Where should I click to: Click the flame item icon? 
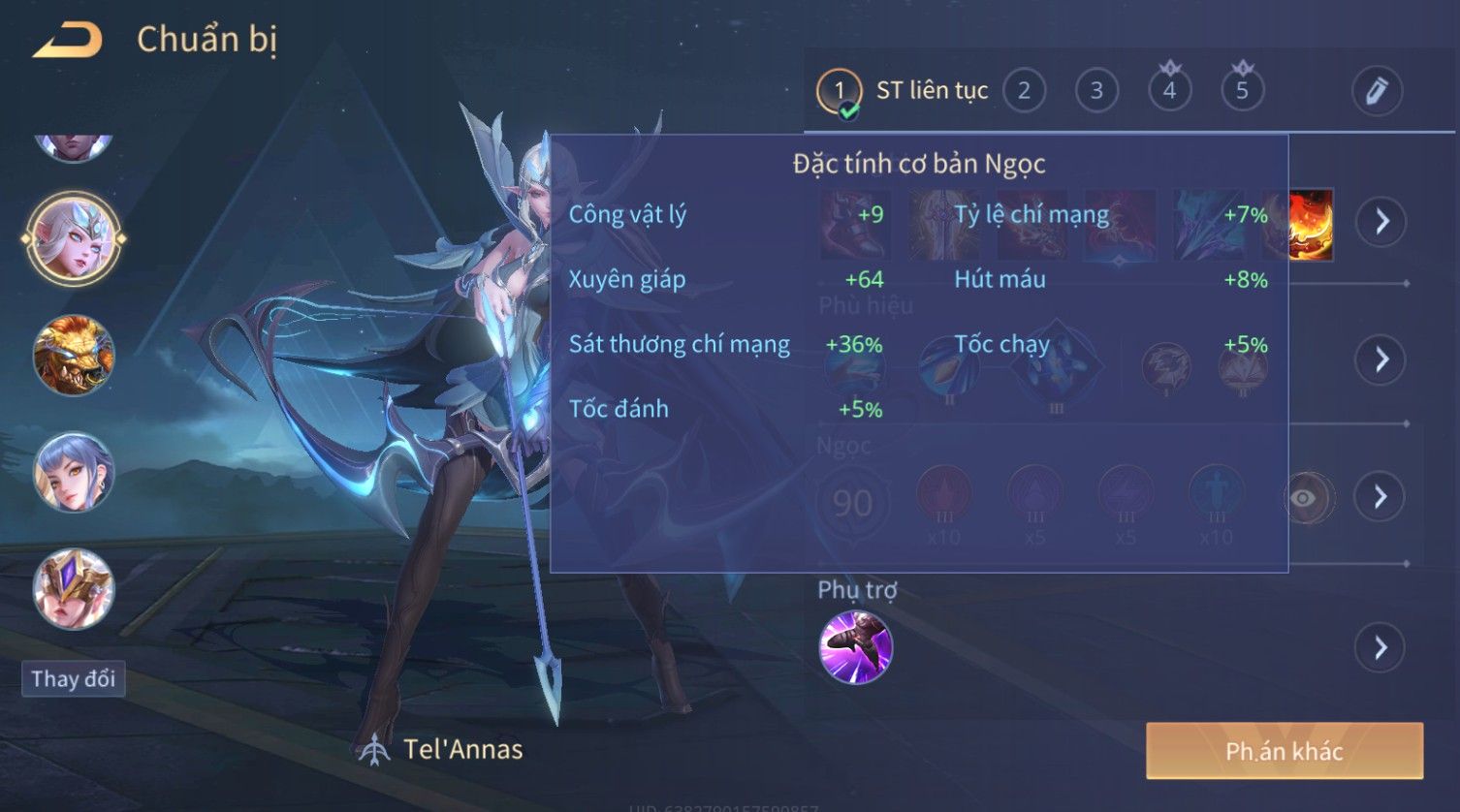tap(1312, 225)
